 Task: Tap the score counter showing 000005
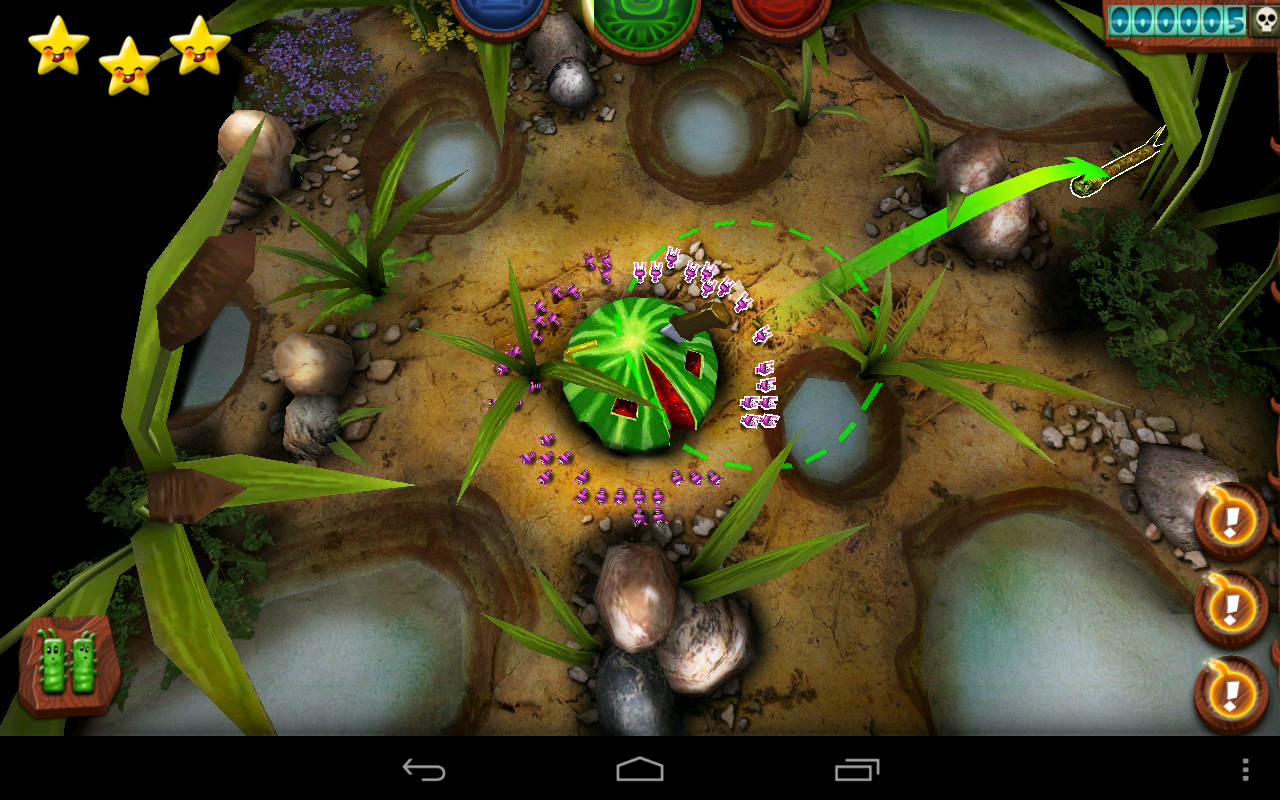1175,18
